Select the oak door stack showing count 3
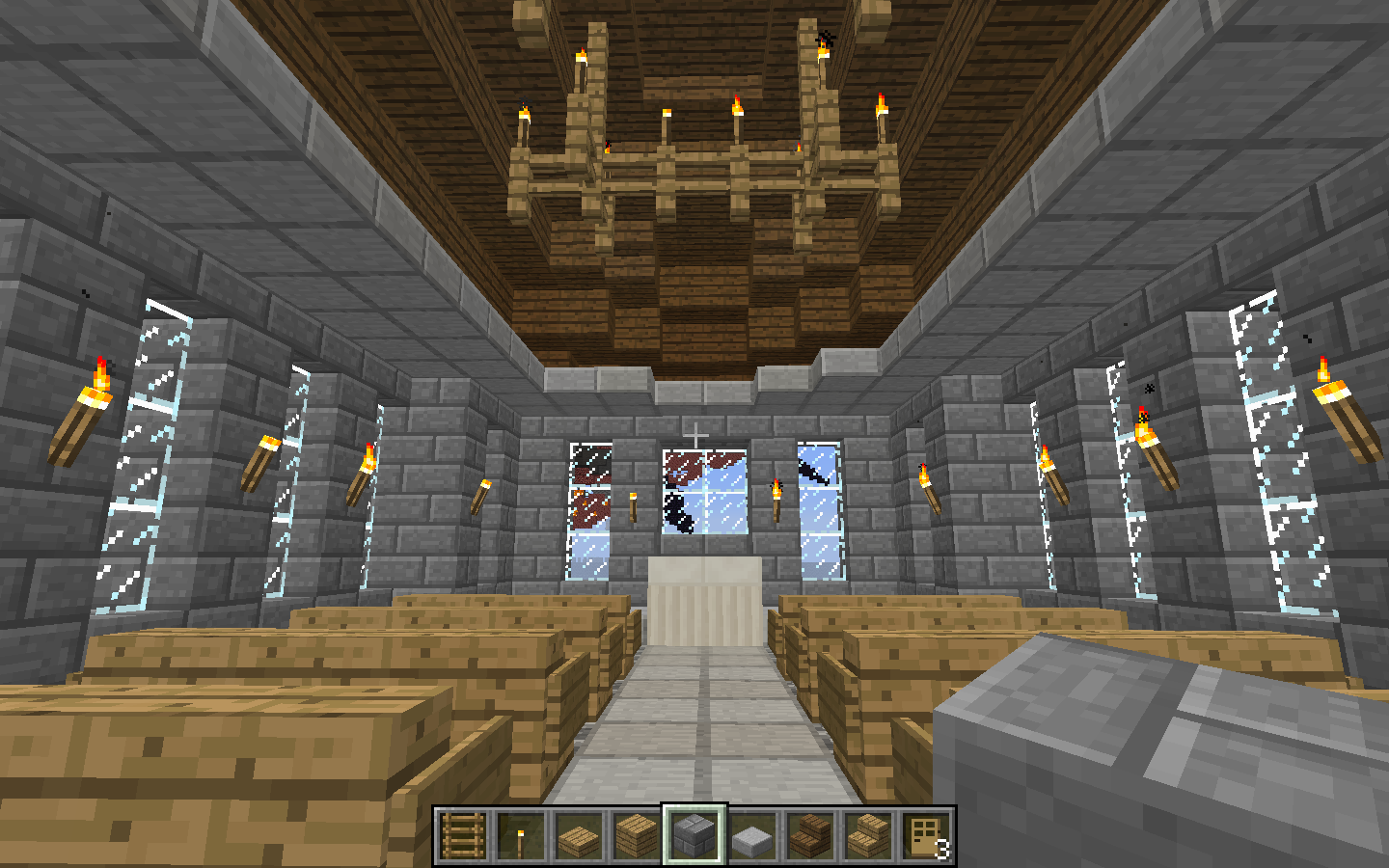Image resolution: width=1389 pixels, height=868 pixels. pos(923,834)
